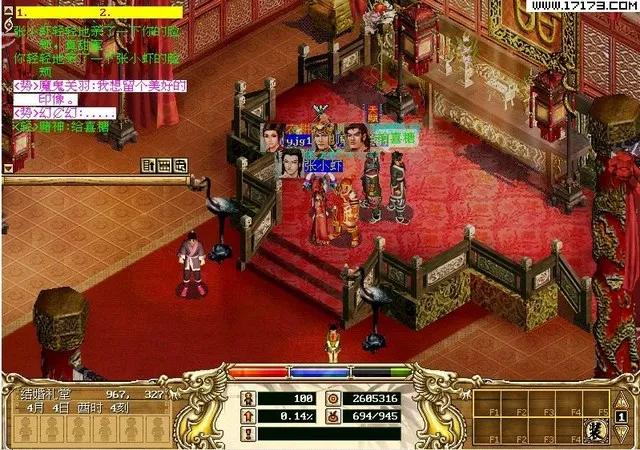The image size is (640, 450).
Task: Click the third small chat panel button
Action: click(x=182, y=165)
